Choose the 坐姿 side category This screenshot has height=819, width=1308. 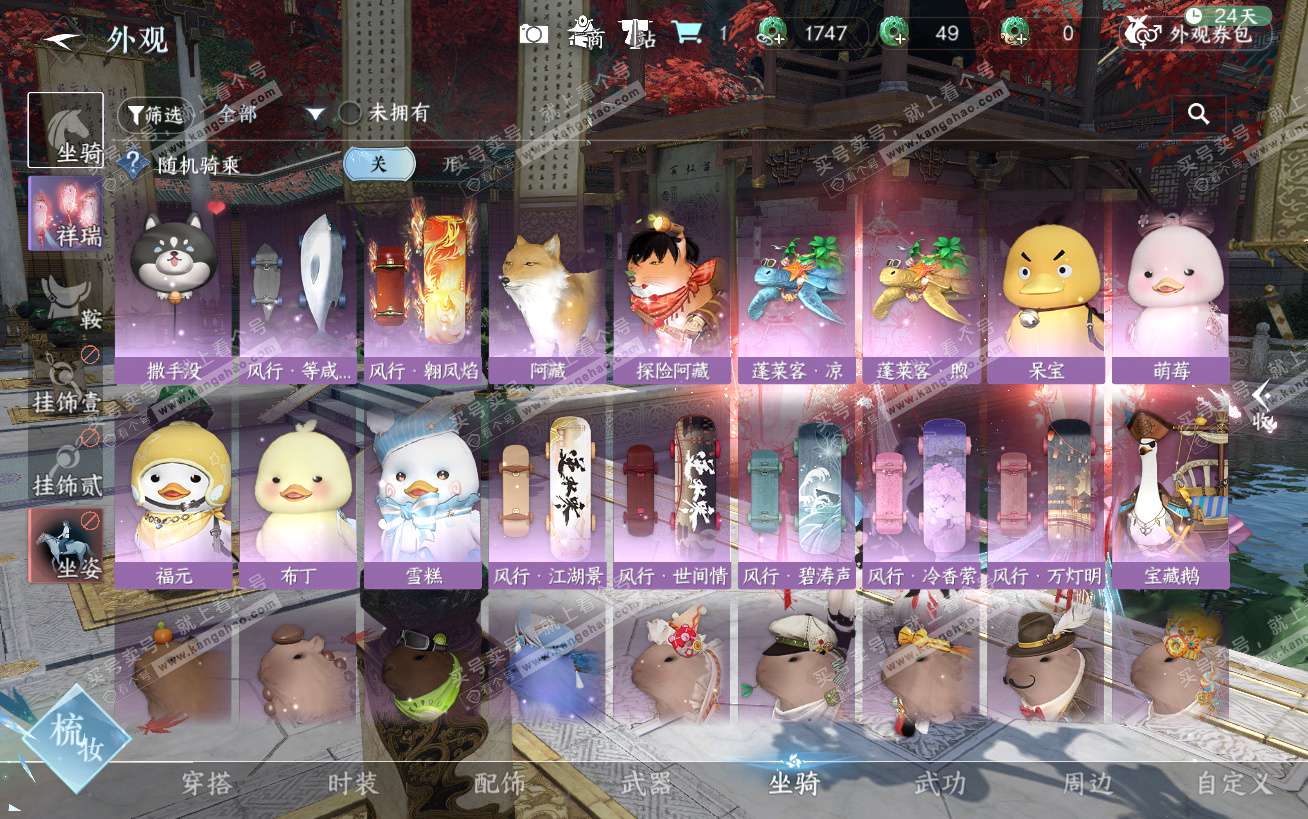pyautogui.click(x=66, y=546)
